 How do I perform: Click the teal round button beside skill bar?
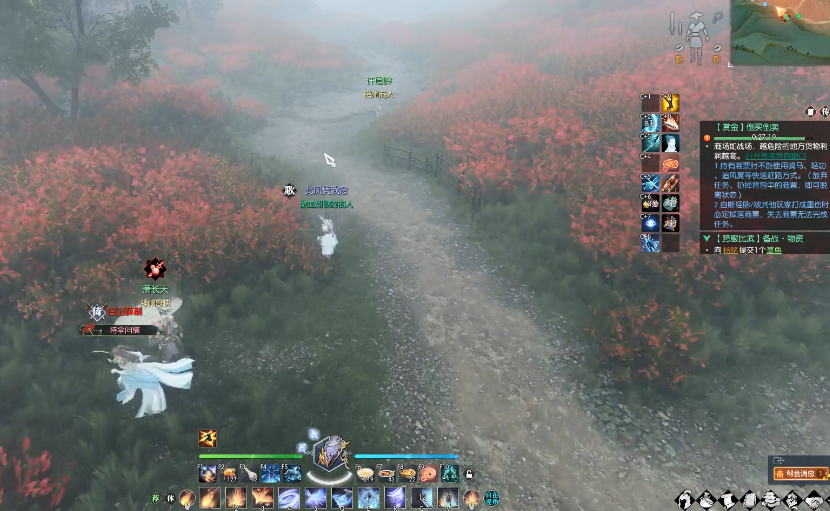(x=492, y=497)
